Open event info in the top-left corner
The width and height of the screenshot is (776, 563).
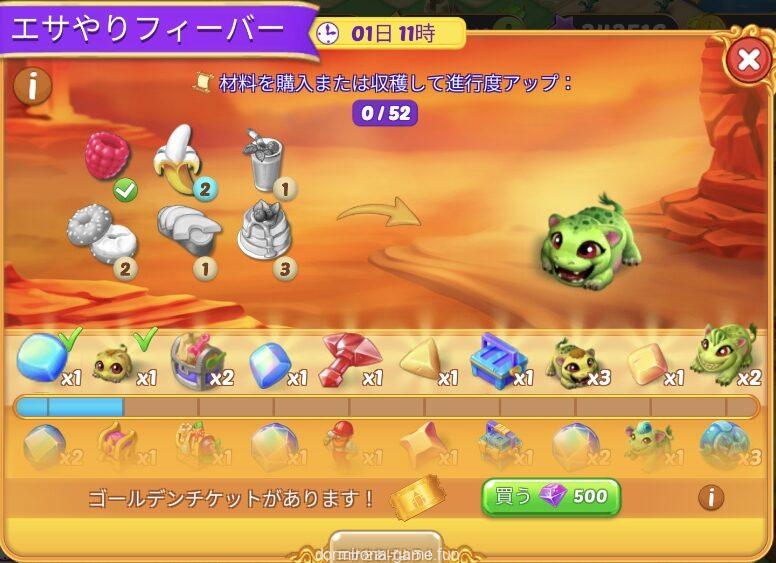point(33,86)
